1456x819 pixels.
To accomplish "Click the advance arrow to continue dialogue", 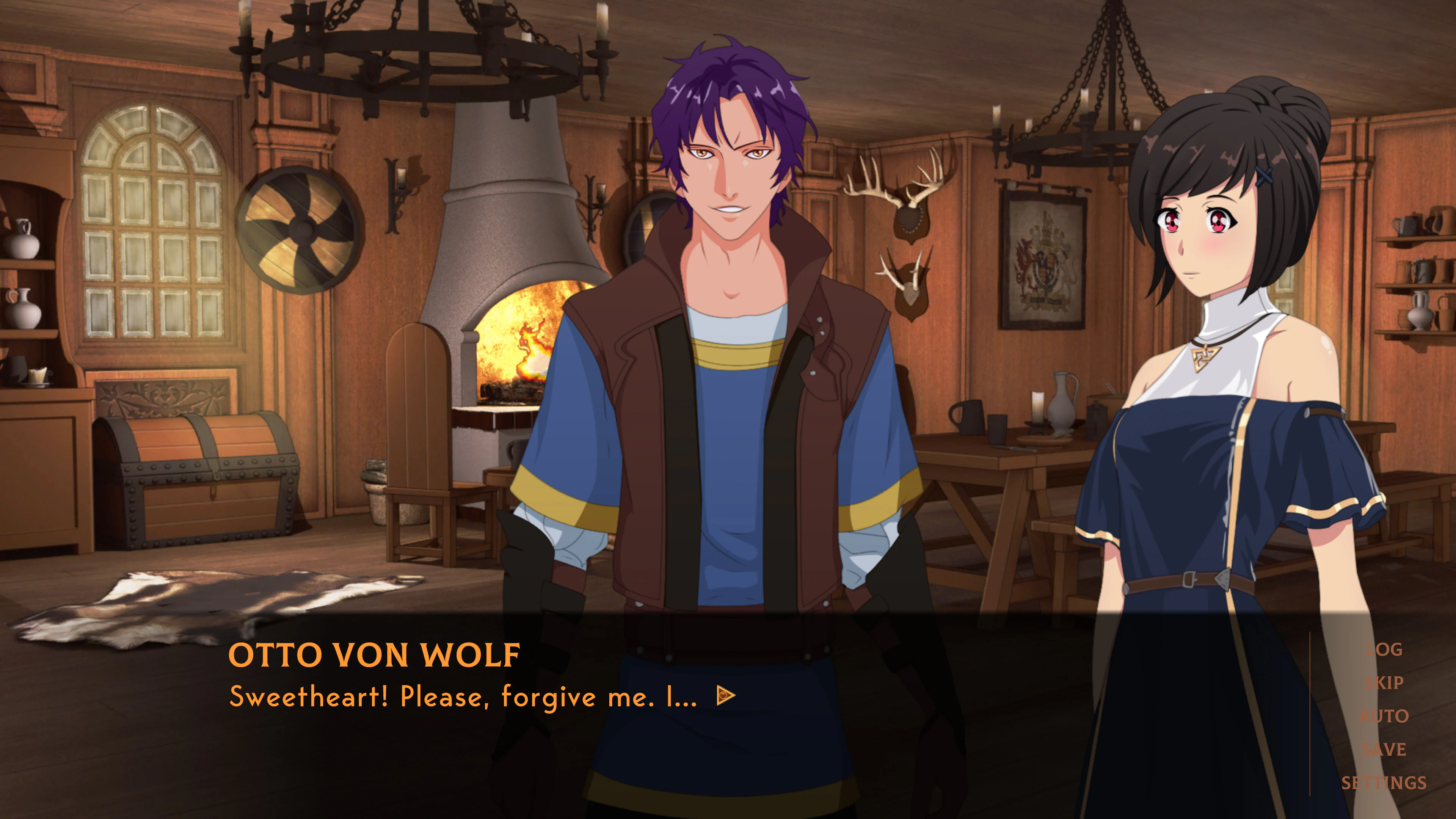I will point(728,697).
